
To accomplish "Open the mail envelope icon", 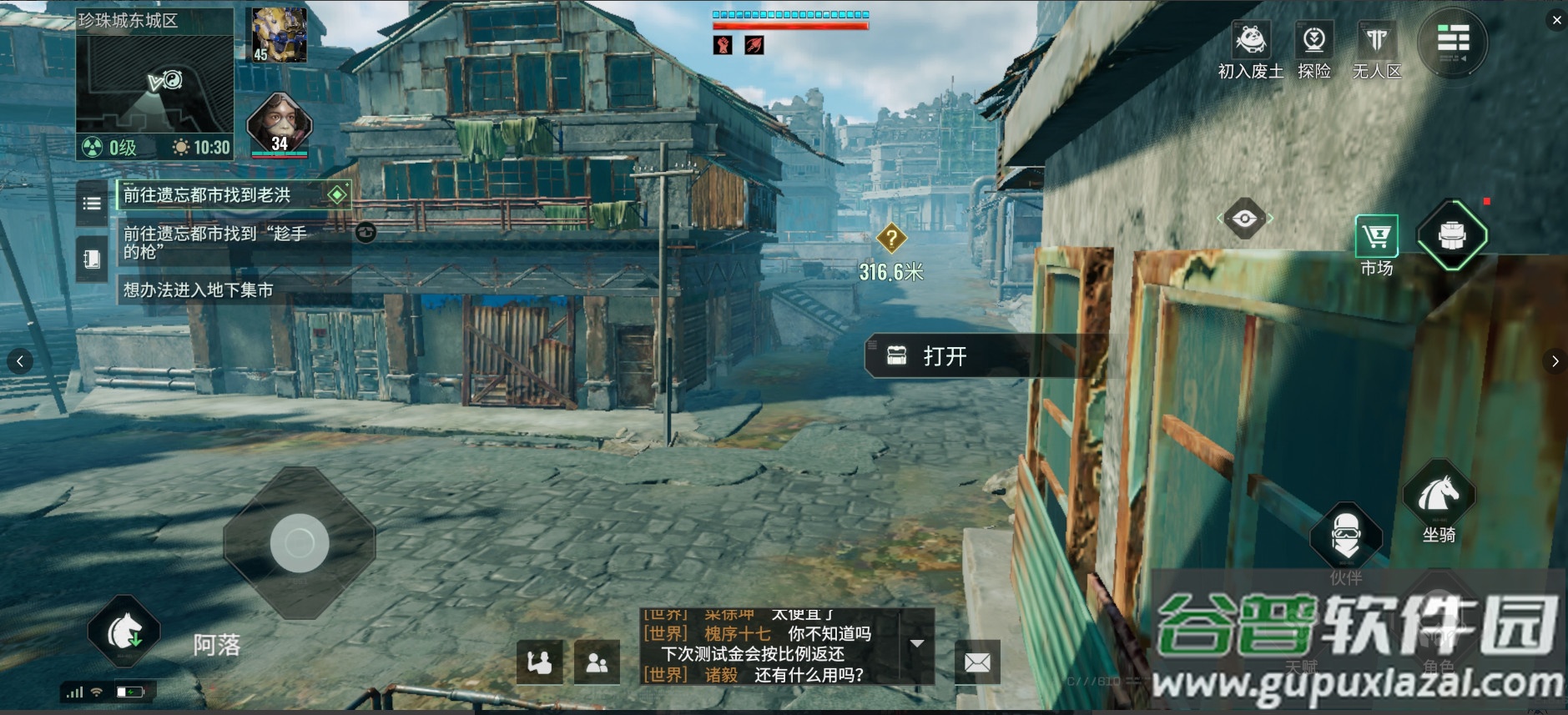I will 977,662.
